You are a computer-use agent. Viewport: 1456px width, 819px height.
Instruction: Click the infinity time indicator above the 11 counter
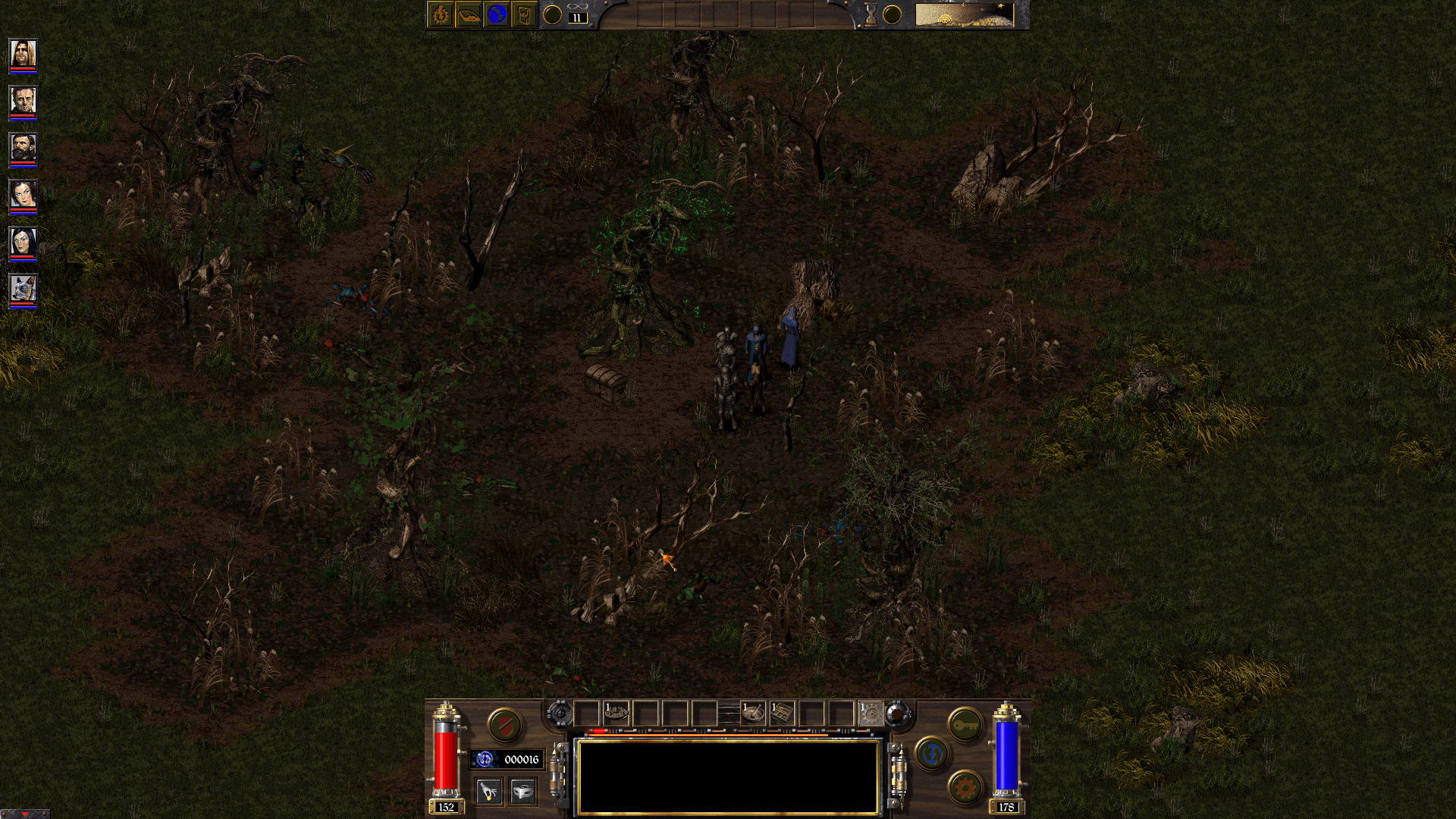(578, 6)
